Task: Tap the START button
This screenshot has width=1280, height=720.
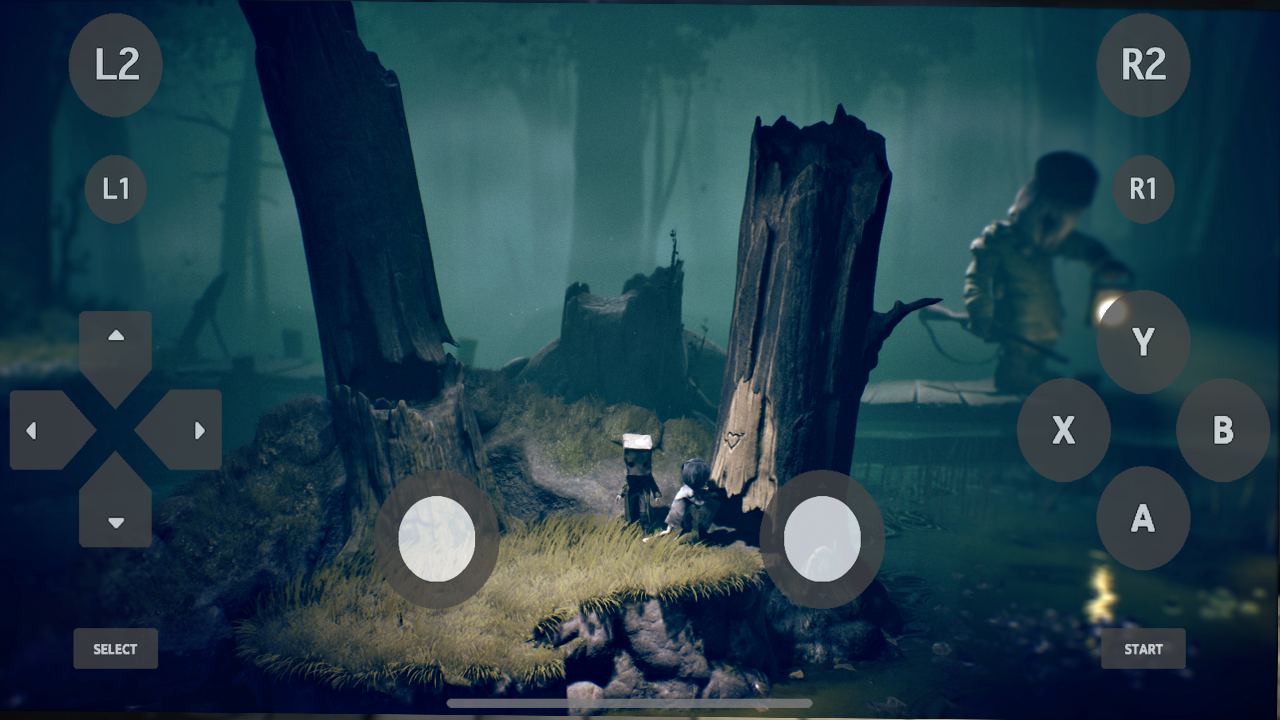Action: (x=1144, y=648)
